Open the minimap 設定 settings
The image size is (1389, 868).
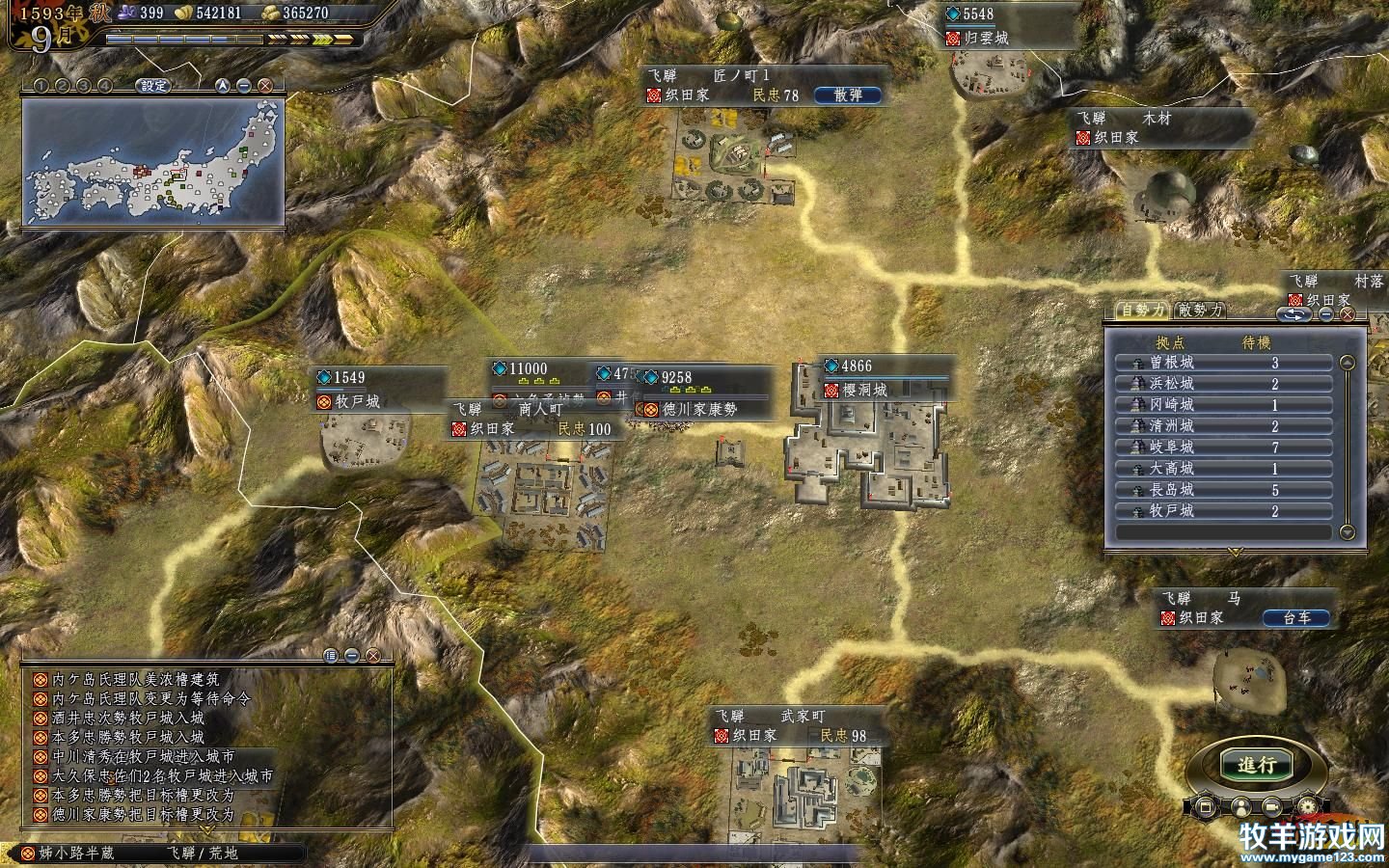pyautogui.click(x=153, y=86)
